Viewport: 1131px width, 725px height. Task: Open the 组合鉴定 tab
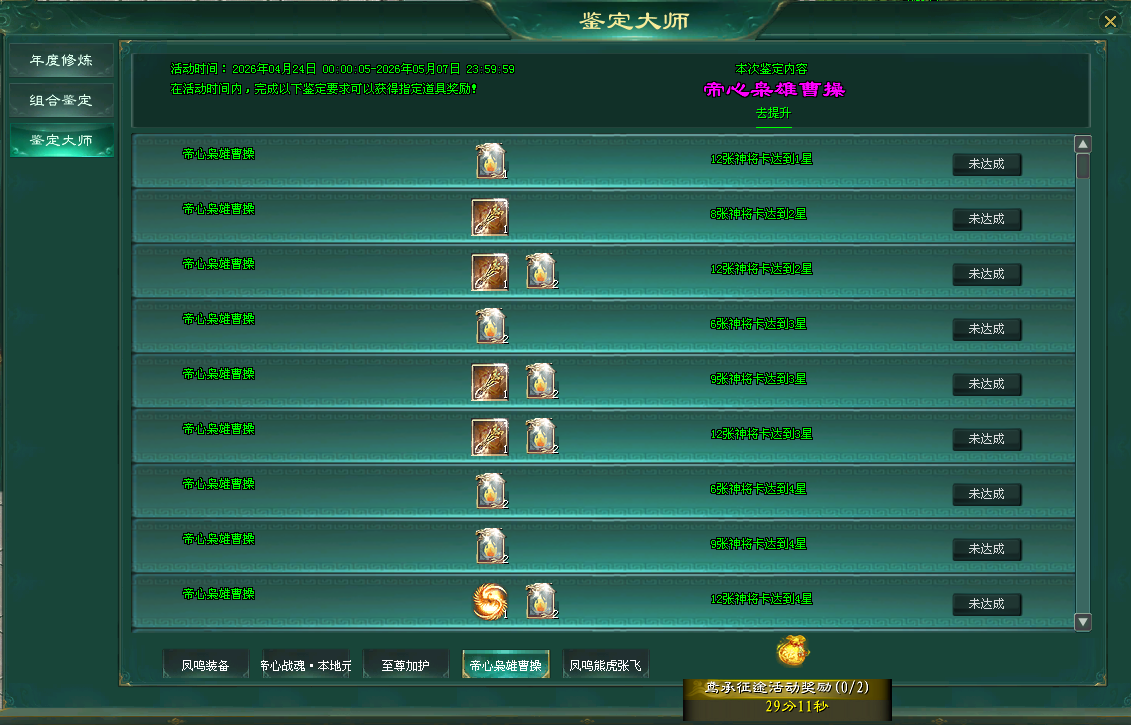click(61, 100)
